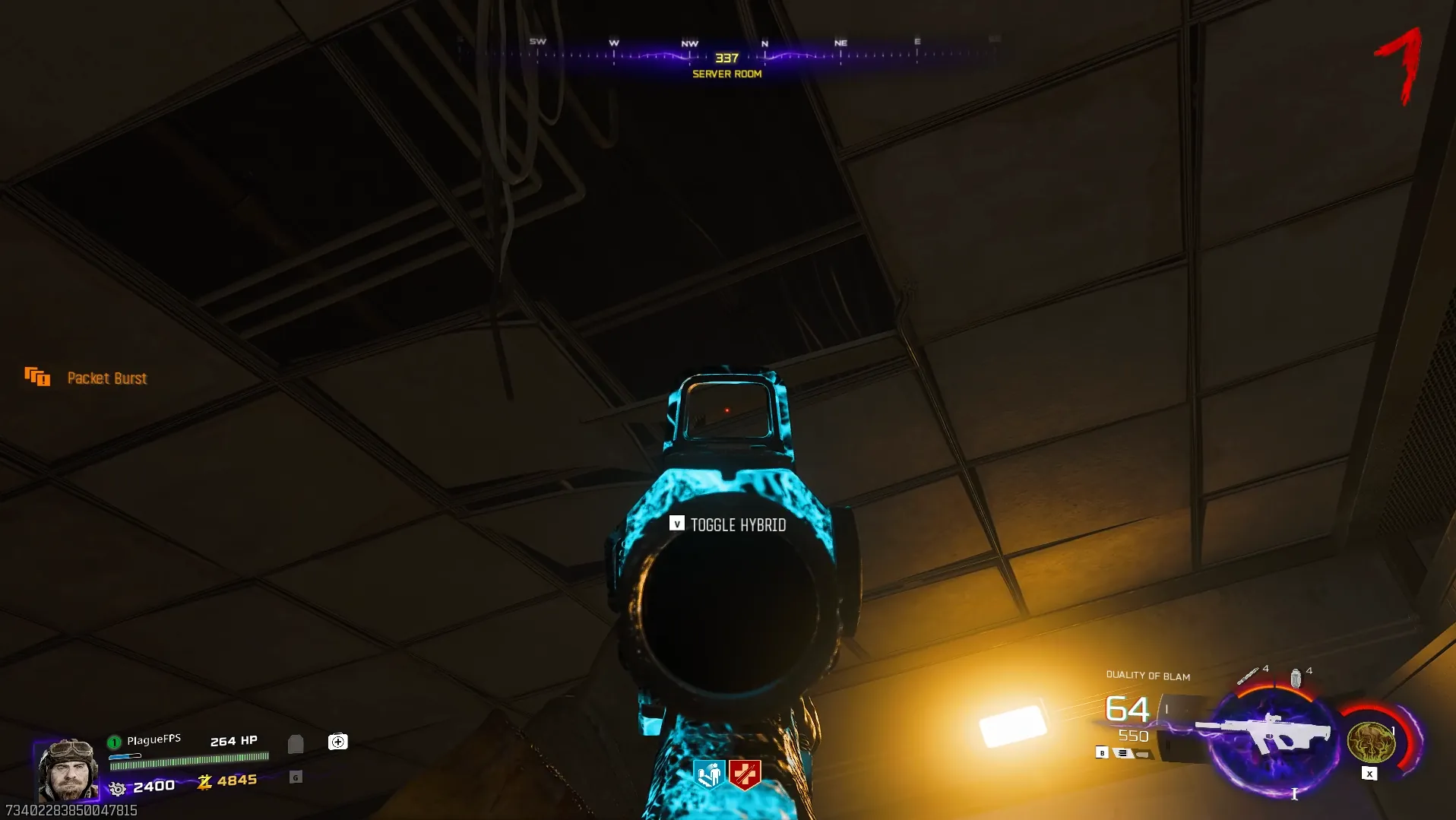Select the tactical equipment icon
The image size is (1456, 820).
point(1247,676)
